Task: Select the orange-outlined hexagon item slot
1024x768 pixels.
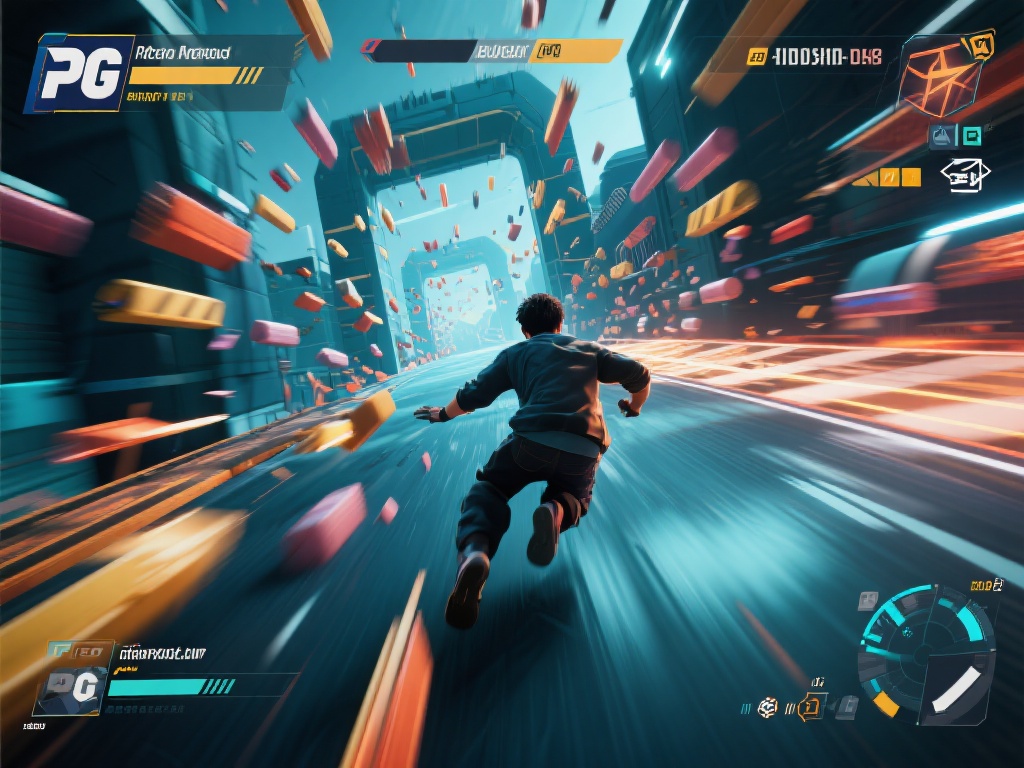Action: pos(814,707)
